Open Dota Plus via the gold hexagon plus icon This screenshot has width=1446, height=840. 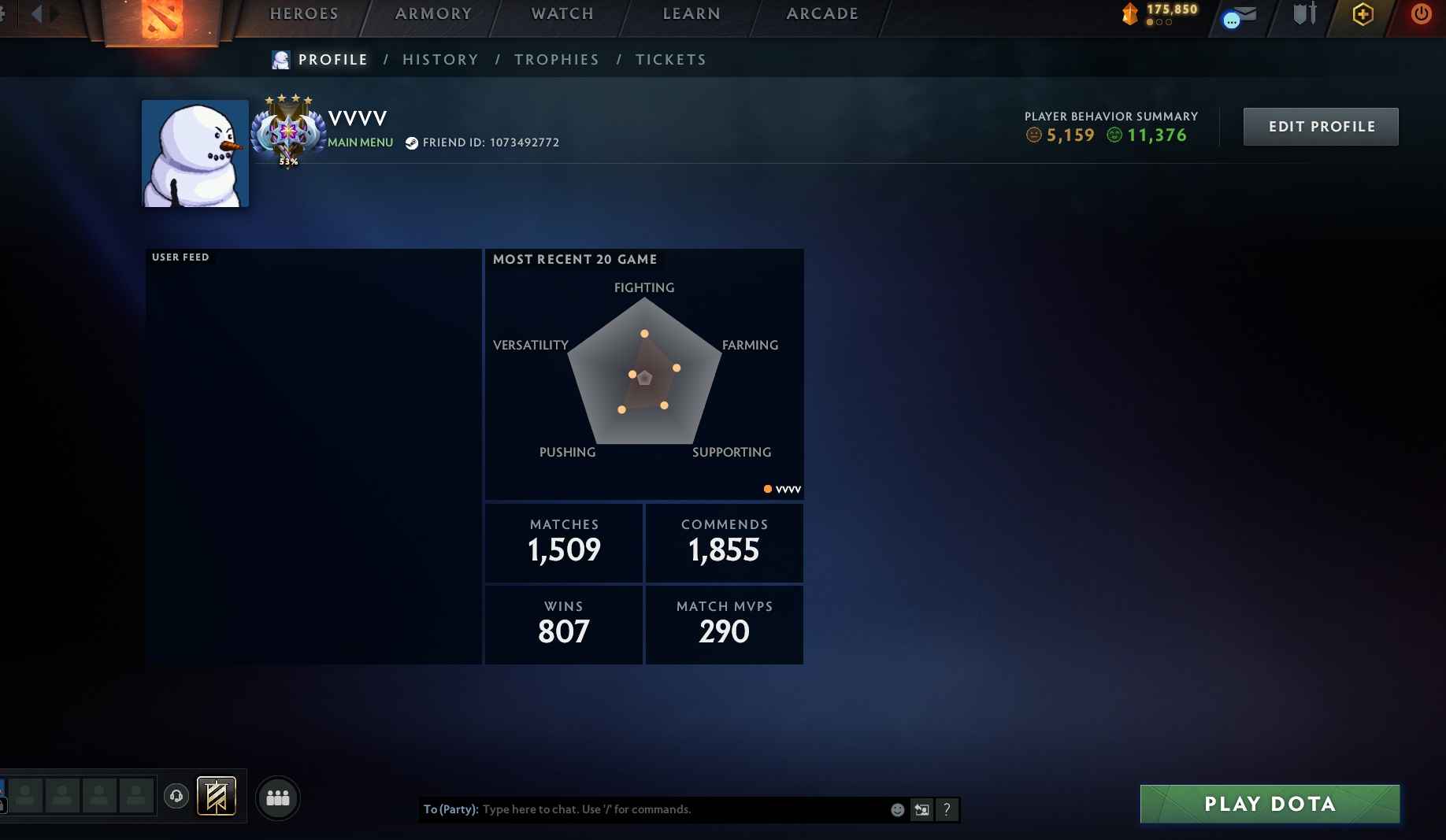[1363, 15]
